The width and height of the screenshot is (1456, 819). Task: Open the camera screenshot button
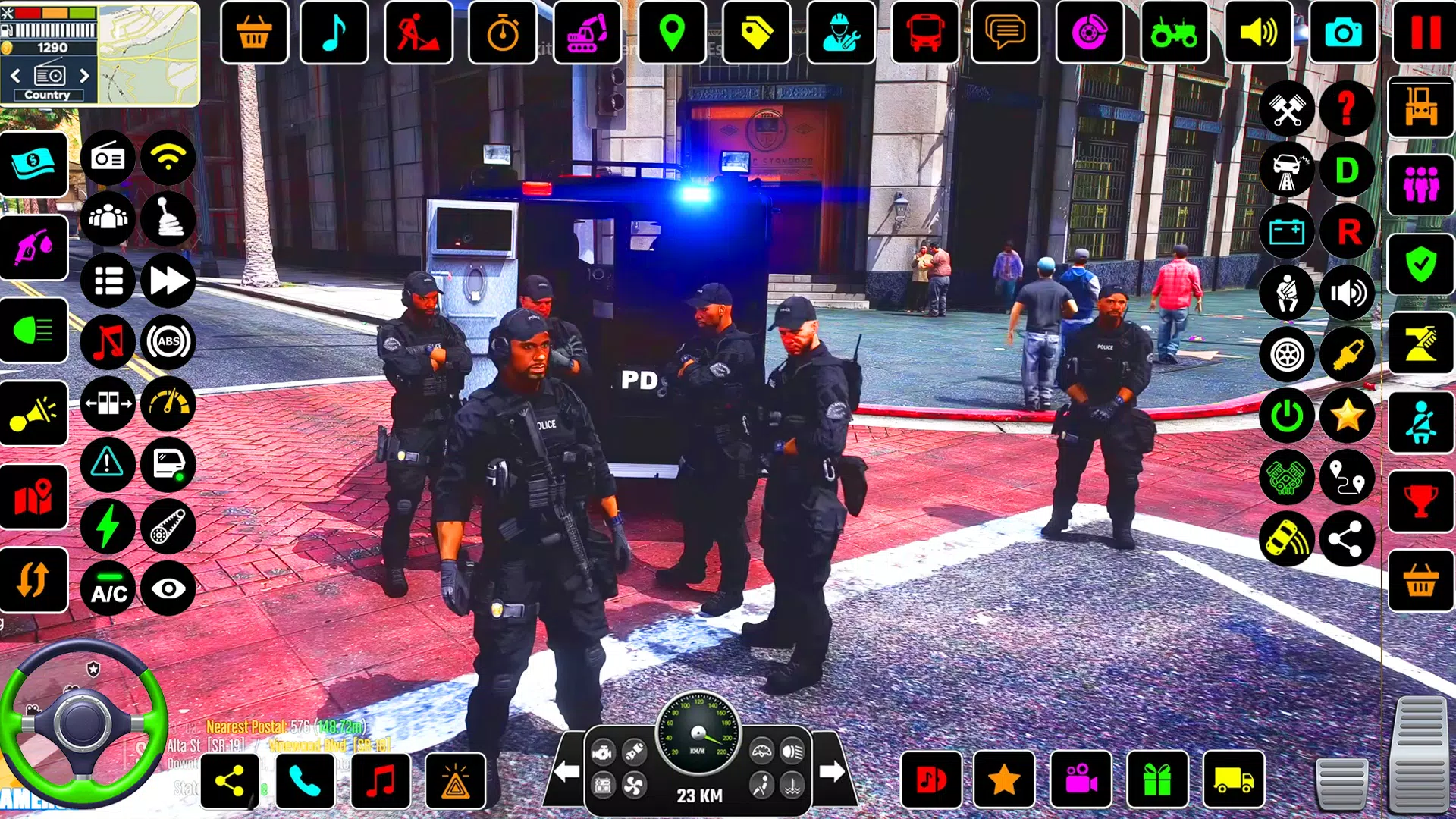point(1342,33)
